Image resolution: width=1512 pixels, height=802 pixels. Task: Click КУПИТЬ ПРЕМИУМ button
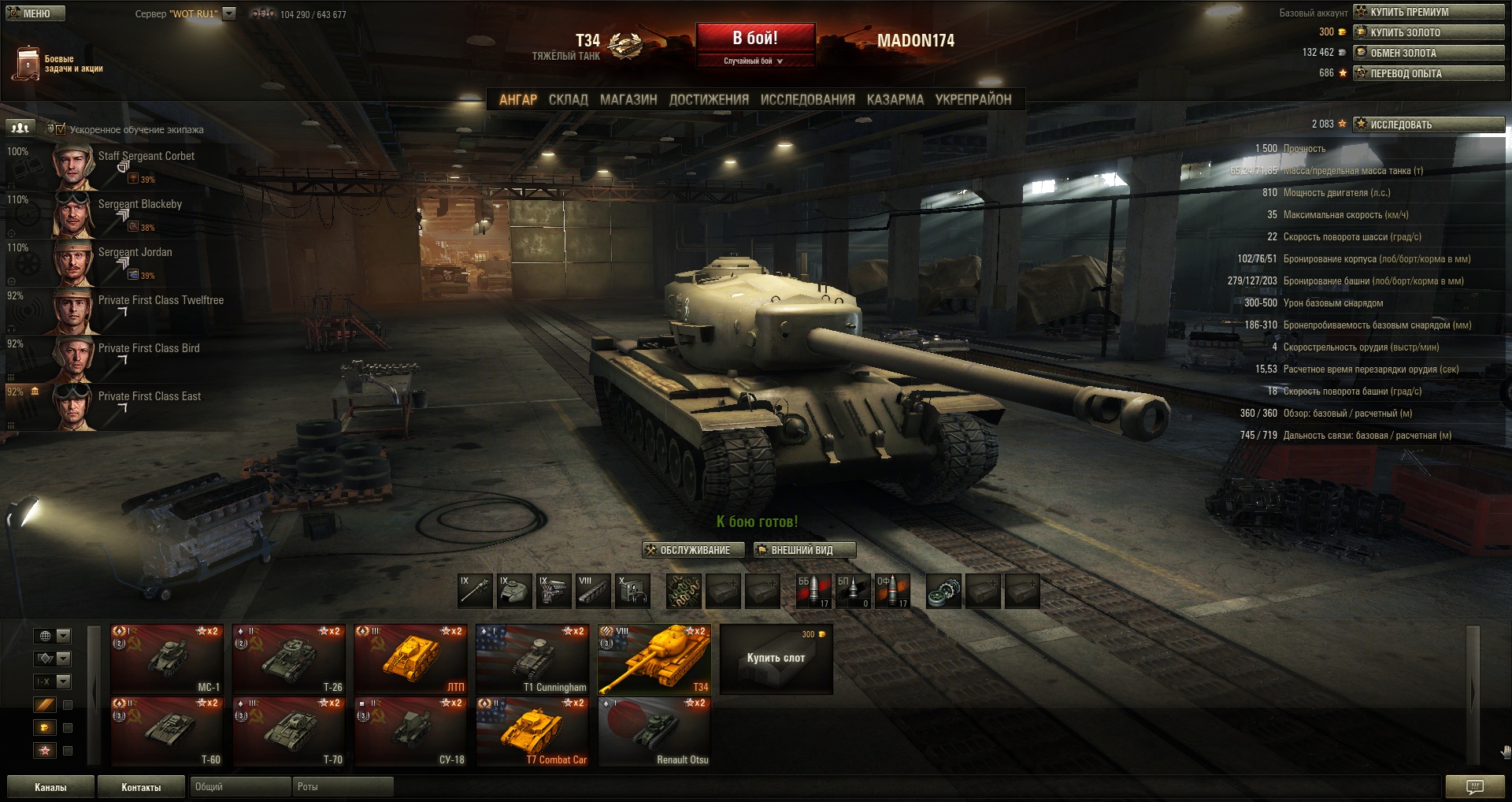1428,12
